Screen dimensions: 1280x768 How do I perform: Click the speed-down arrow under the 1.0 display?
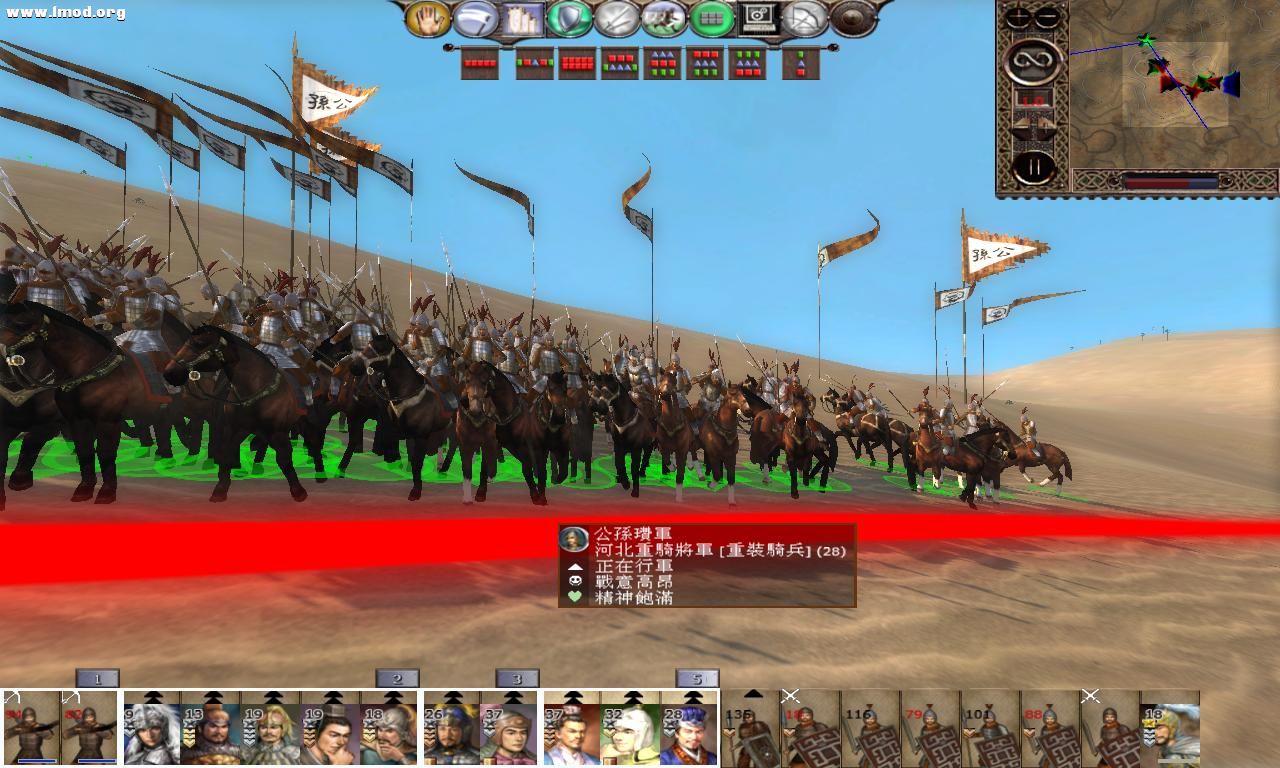(x=1021, y=125)
